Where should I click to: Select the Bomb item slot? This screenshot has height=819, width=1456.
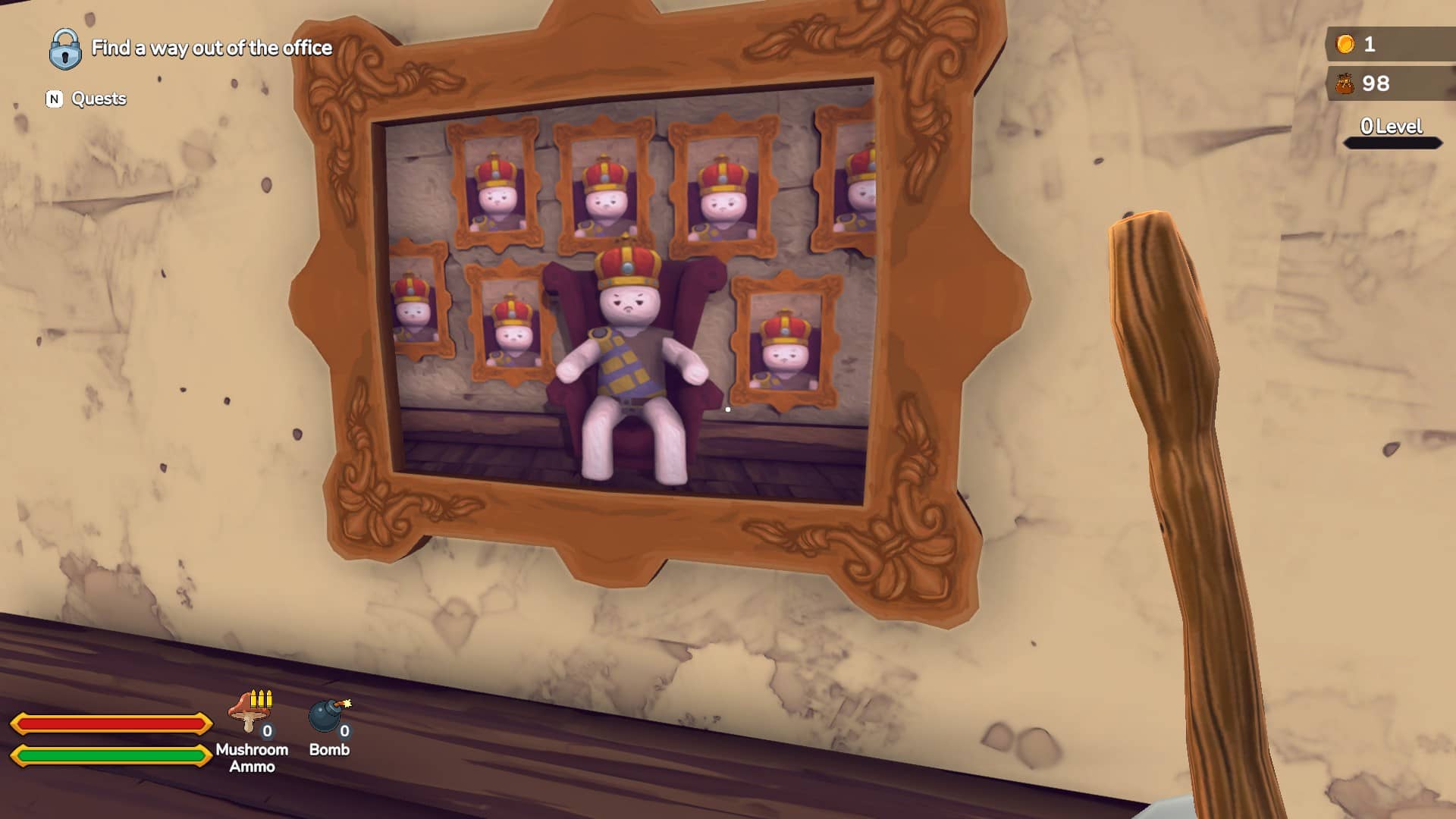[x=329, y=717]
